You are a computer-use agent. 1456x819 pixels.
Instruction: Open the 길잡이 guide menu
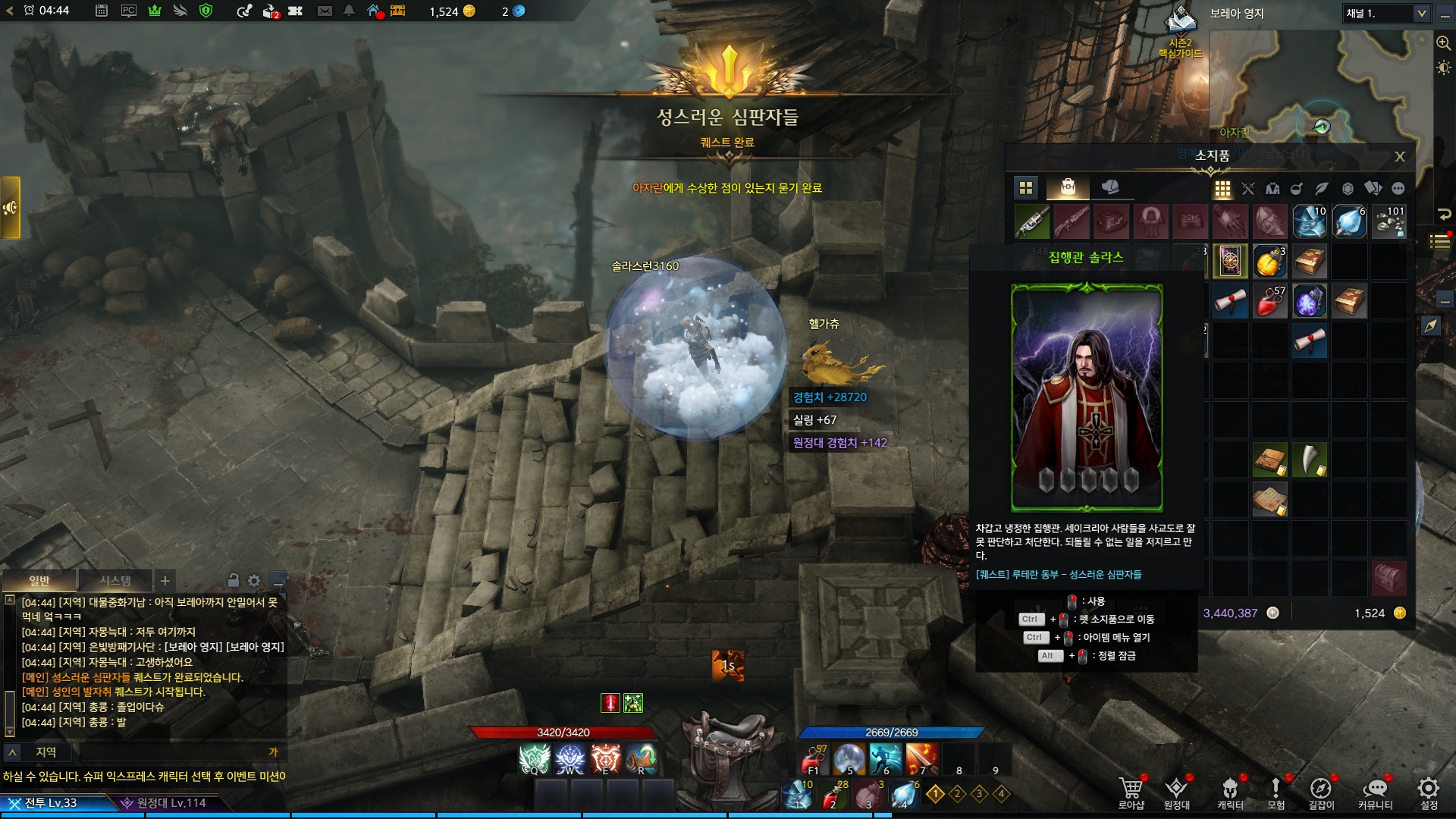[1321, 792]
